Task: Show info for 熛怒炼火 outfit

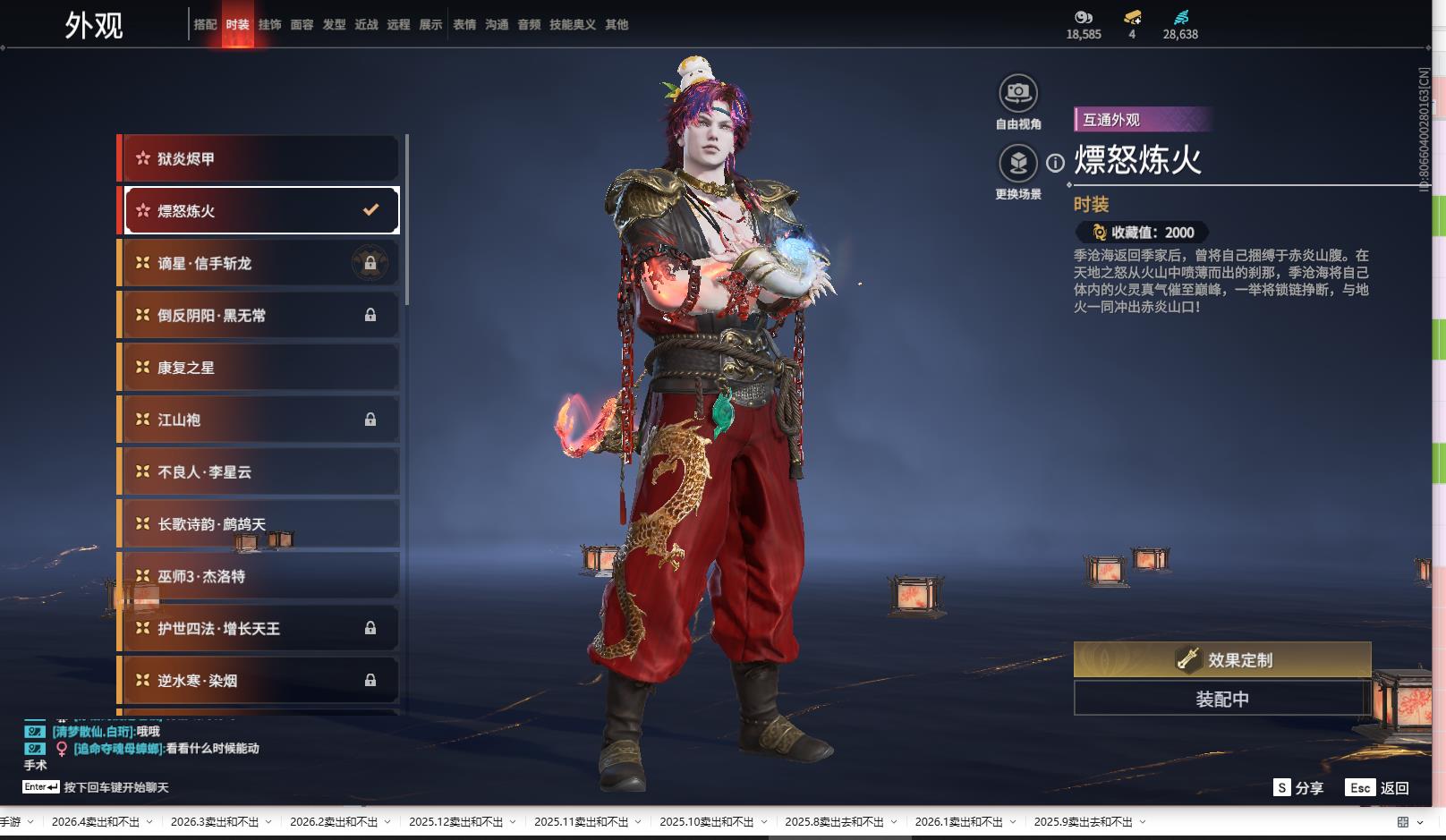Action: coord(1056,163)
